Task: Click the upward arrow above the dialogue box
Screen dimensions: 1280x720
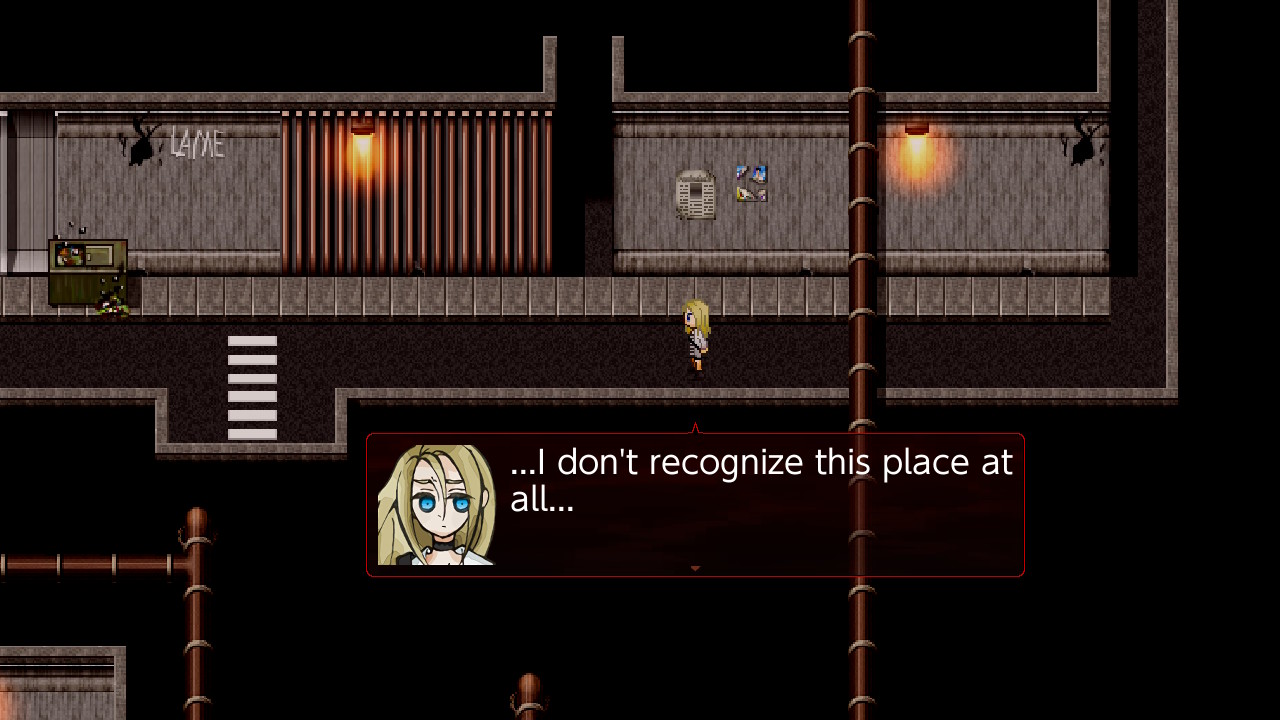Action: tap(695, 428)
